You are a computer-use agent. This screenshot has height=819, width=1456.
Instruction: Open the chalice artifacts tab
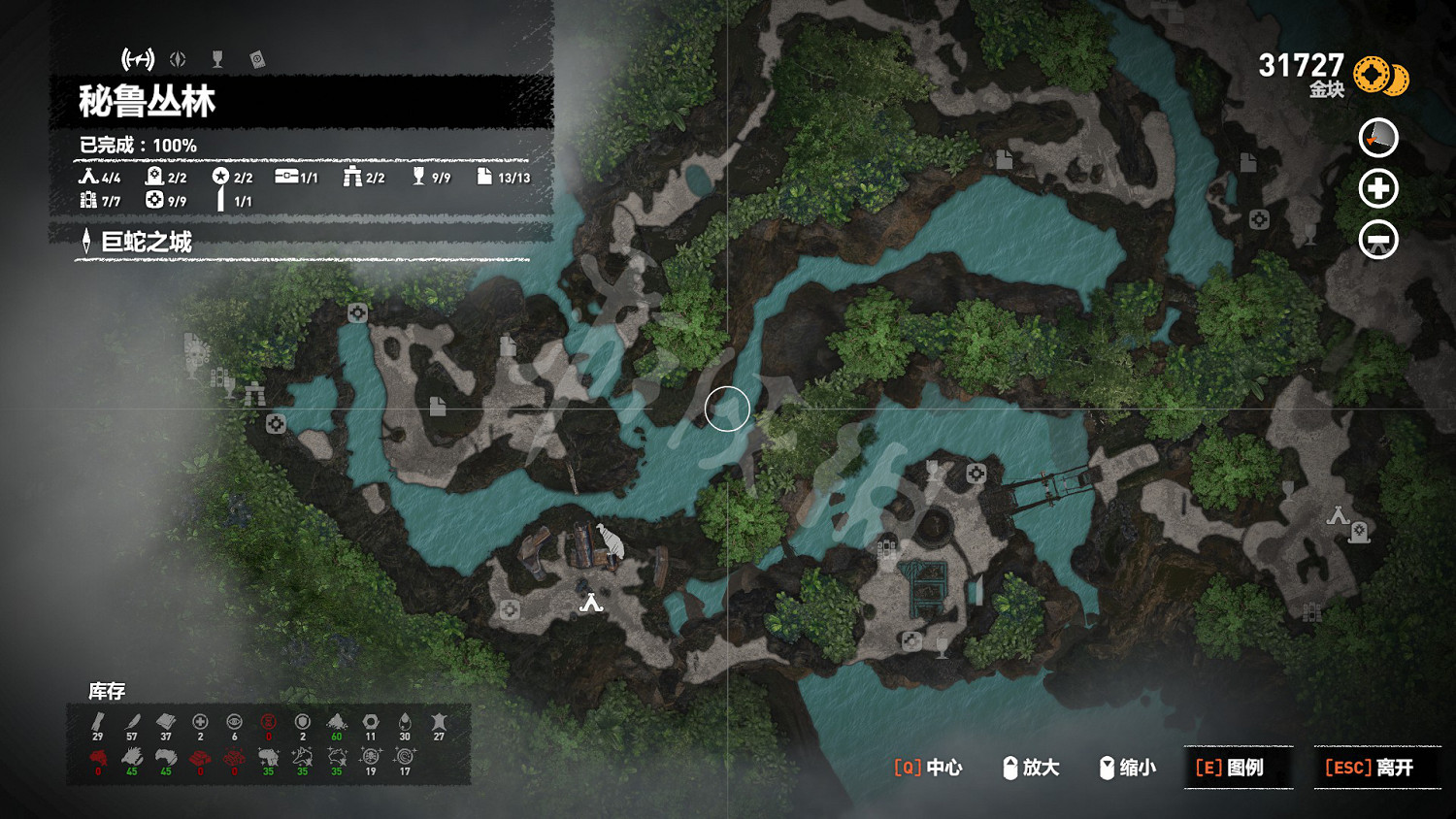[x=217, y=60]
